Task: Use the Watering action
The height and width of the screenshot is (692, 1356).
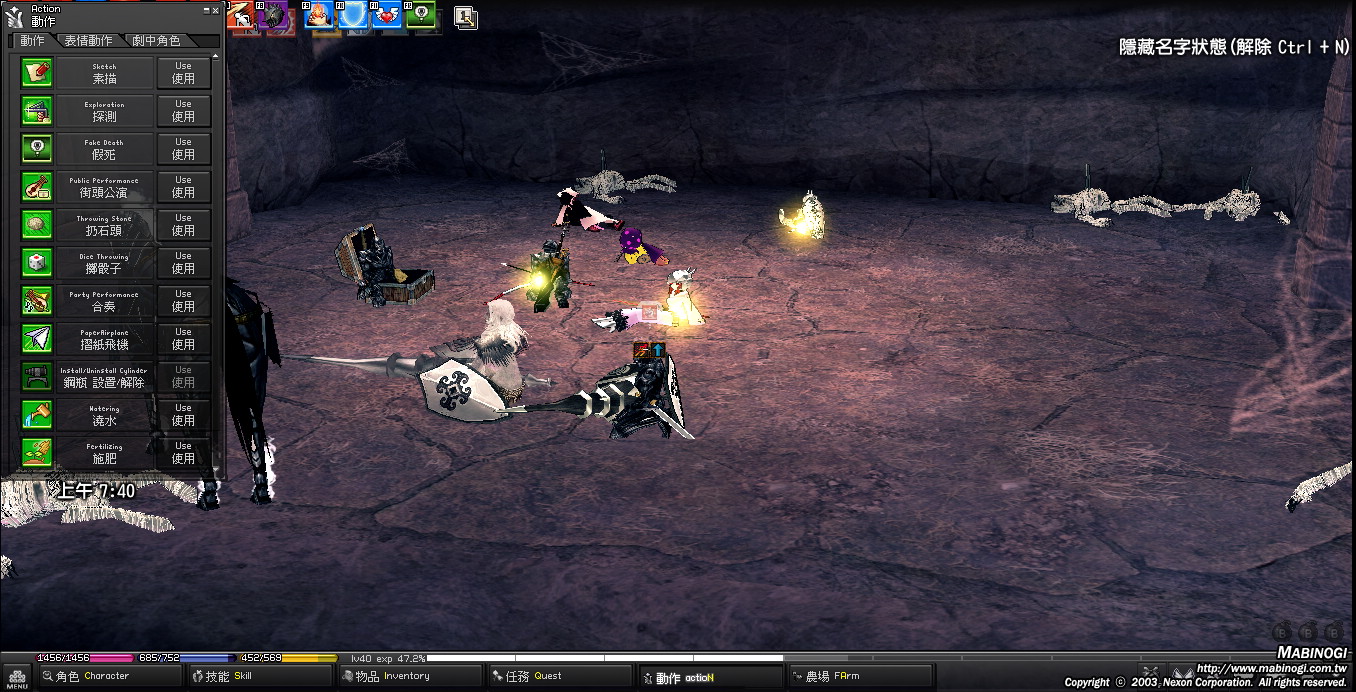Action: pyautogui.click(x=183, y=415)
